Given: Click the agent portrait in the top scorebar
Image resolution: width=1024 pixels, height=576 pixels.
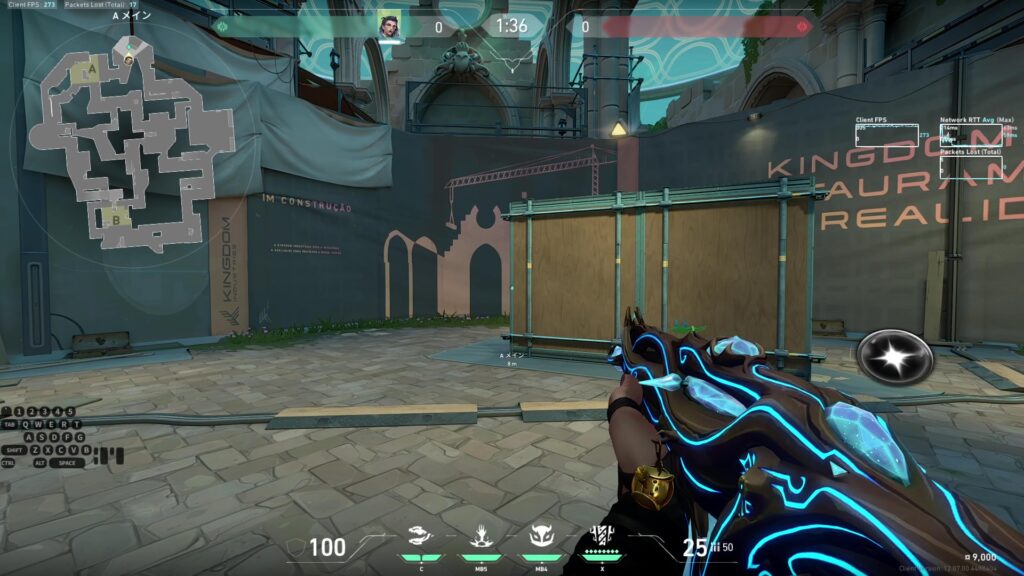Looking at the screenshot, I should [x=389, y=26].
